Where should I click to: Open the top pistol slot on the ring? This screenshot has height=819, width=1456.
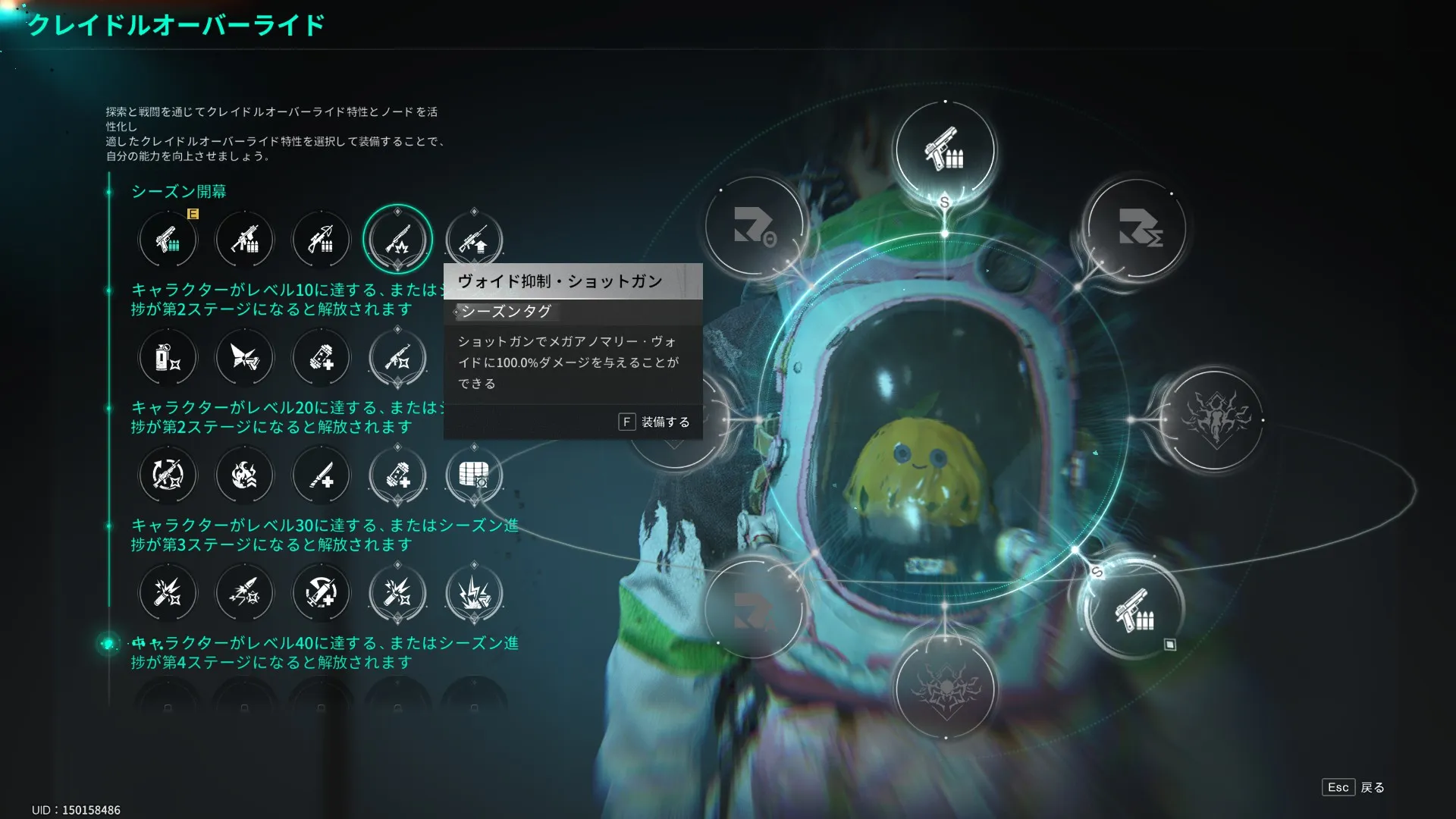pos(944,150)
